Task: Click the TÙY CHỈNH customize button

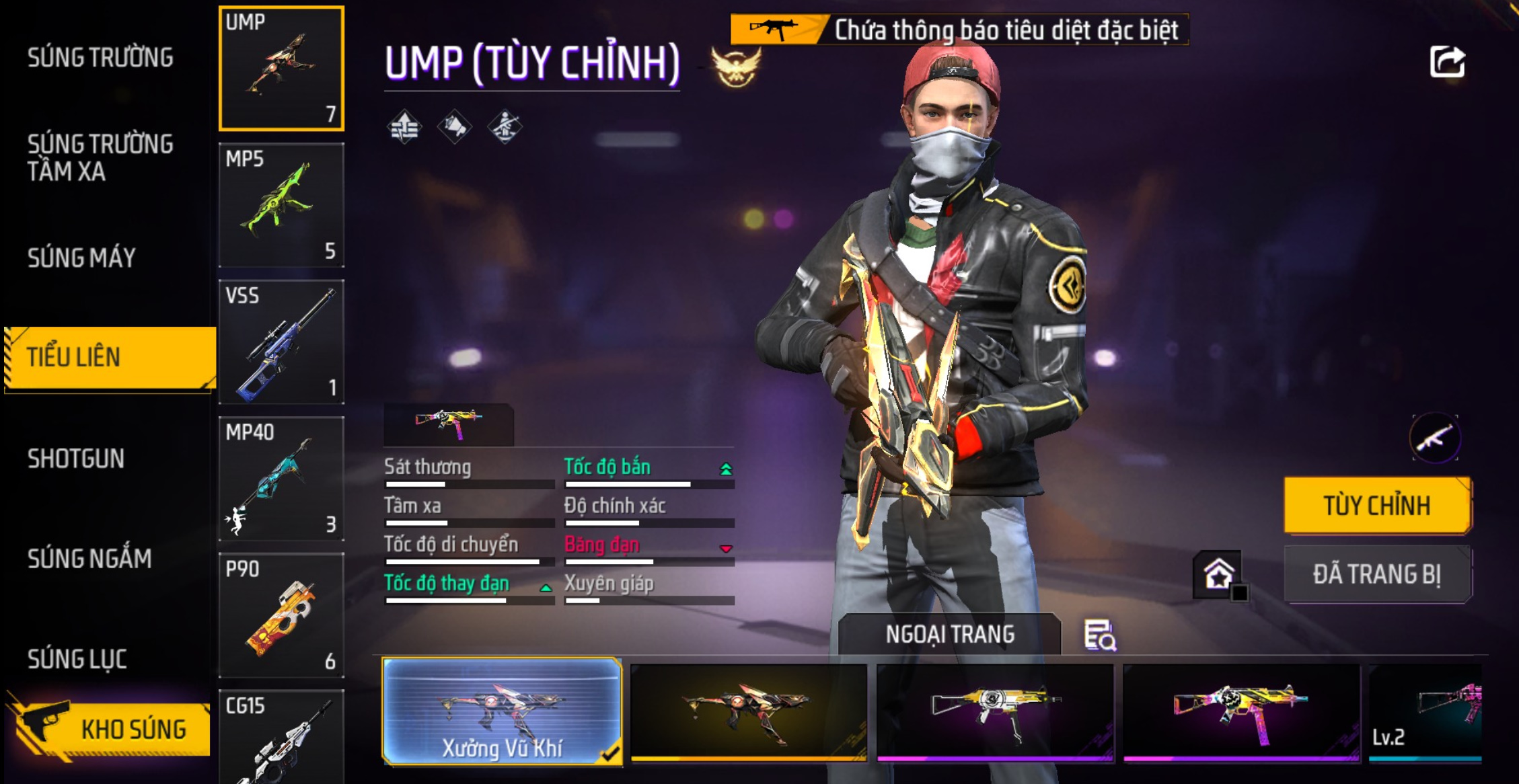Action: coord(1377,506)
